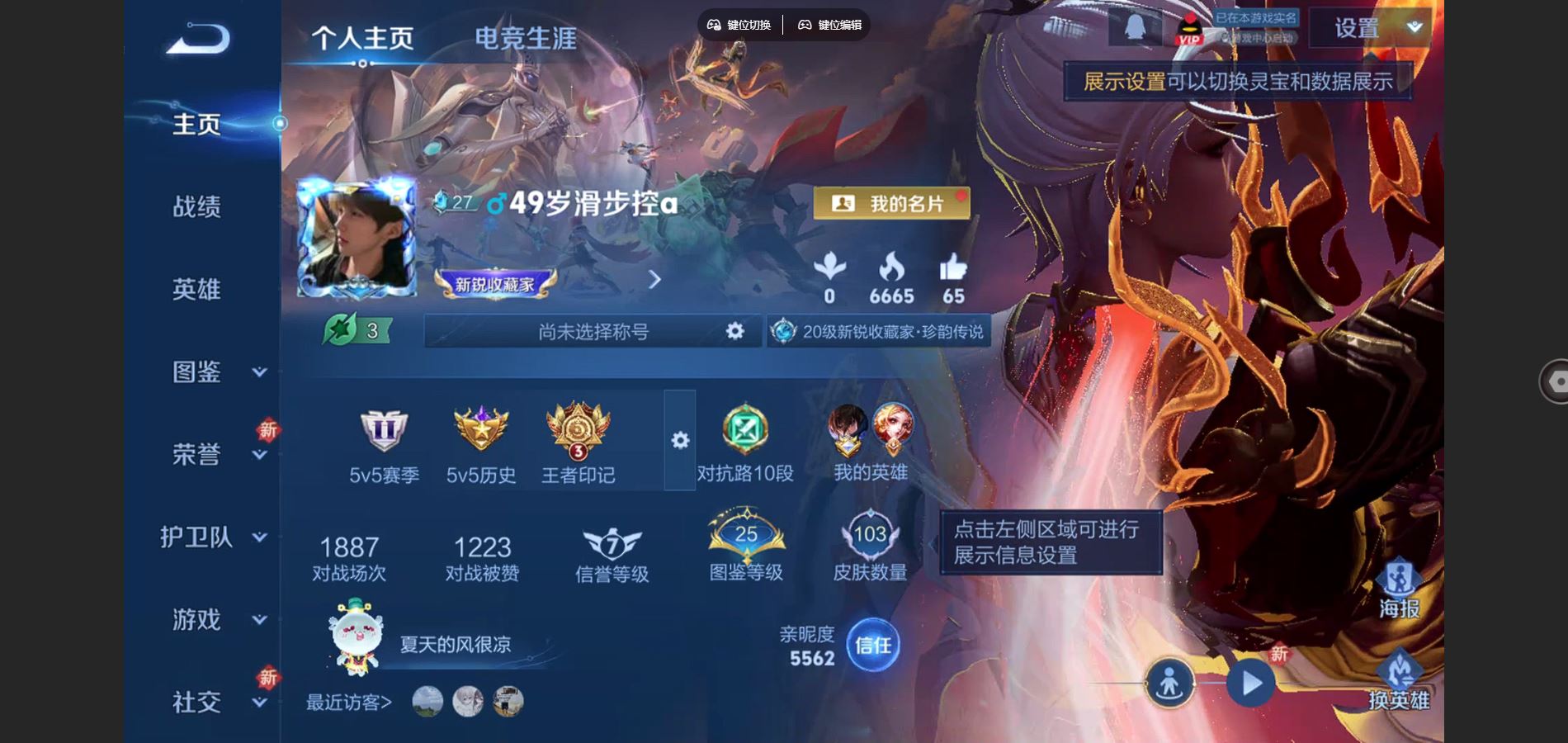This screenshot has width=1568, height=743.
Task: Open 我的名片 name card button
Action: click(x=894, y=203)
